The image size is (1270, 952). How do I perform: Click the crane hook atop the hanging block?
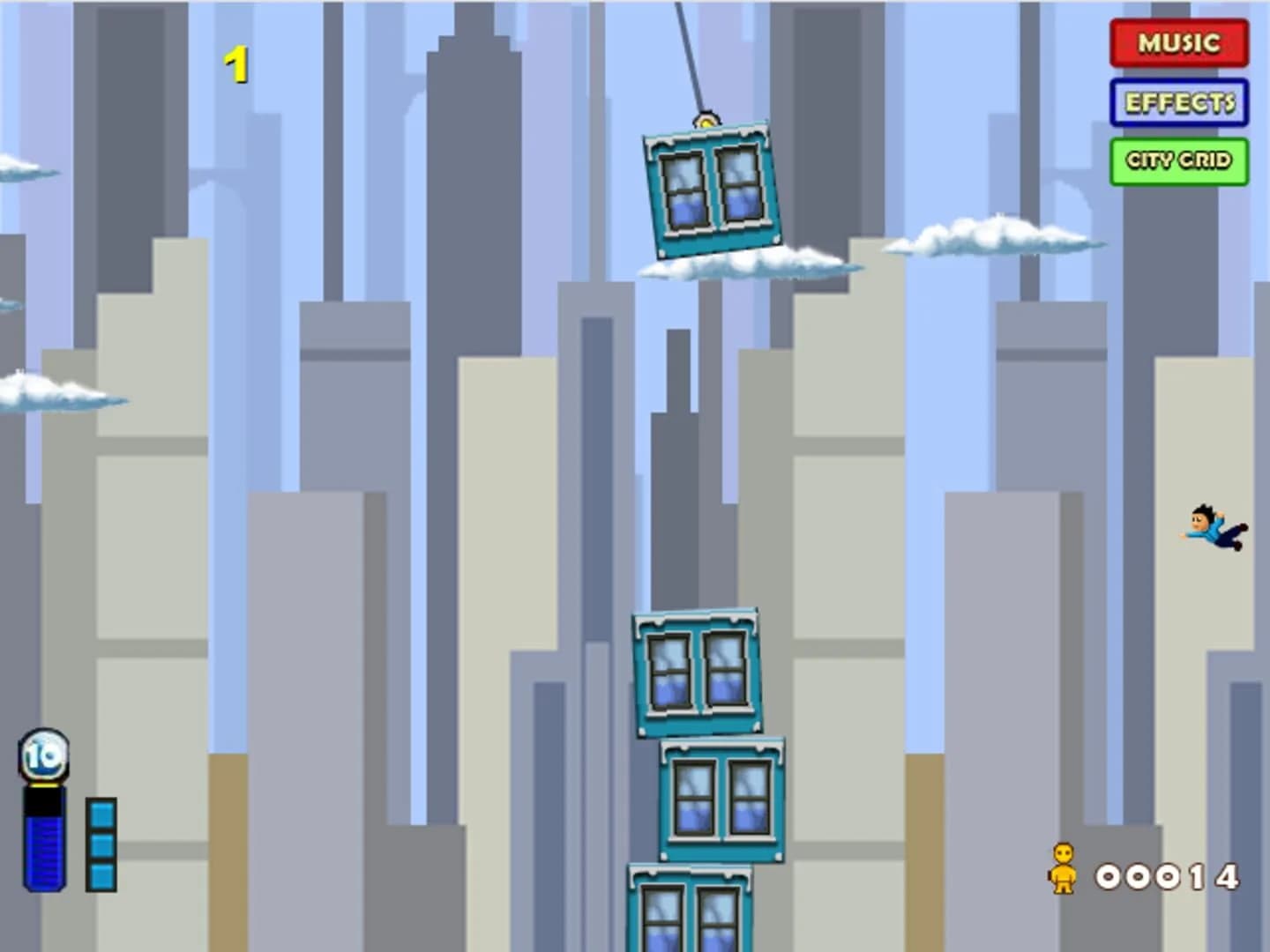706,122
